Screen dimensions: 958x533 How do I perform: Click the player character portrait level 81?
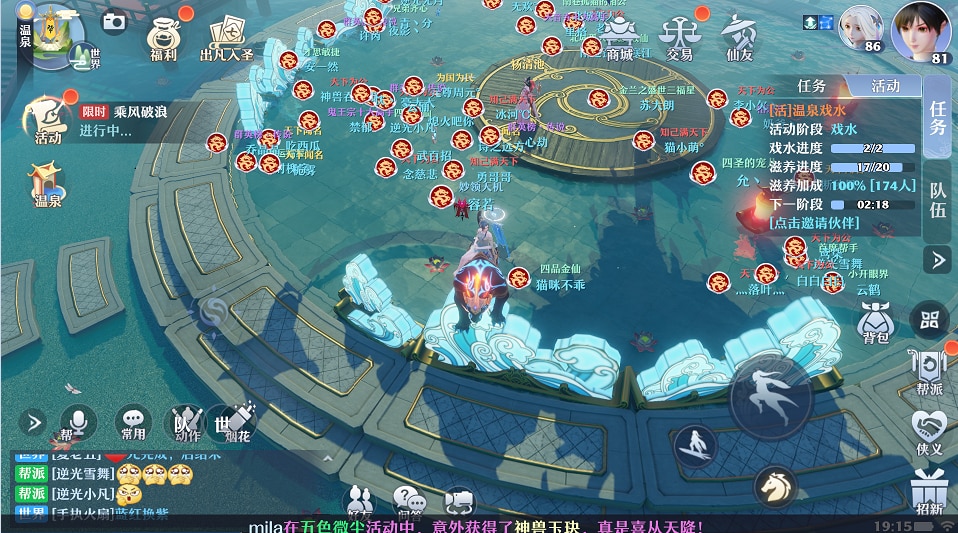[x=920, y=32]
